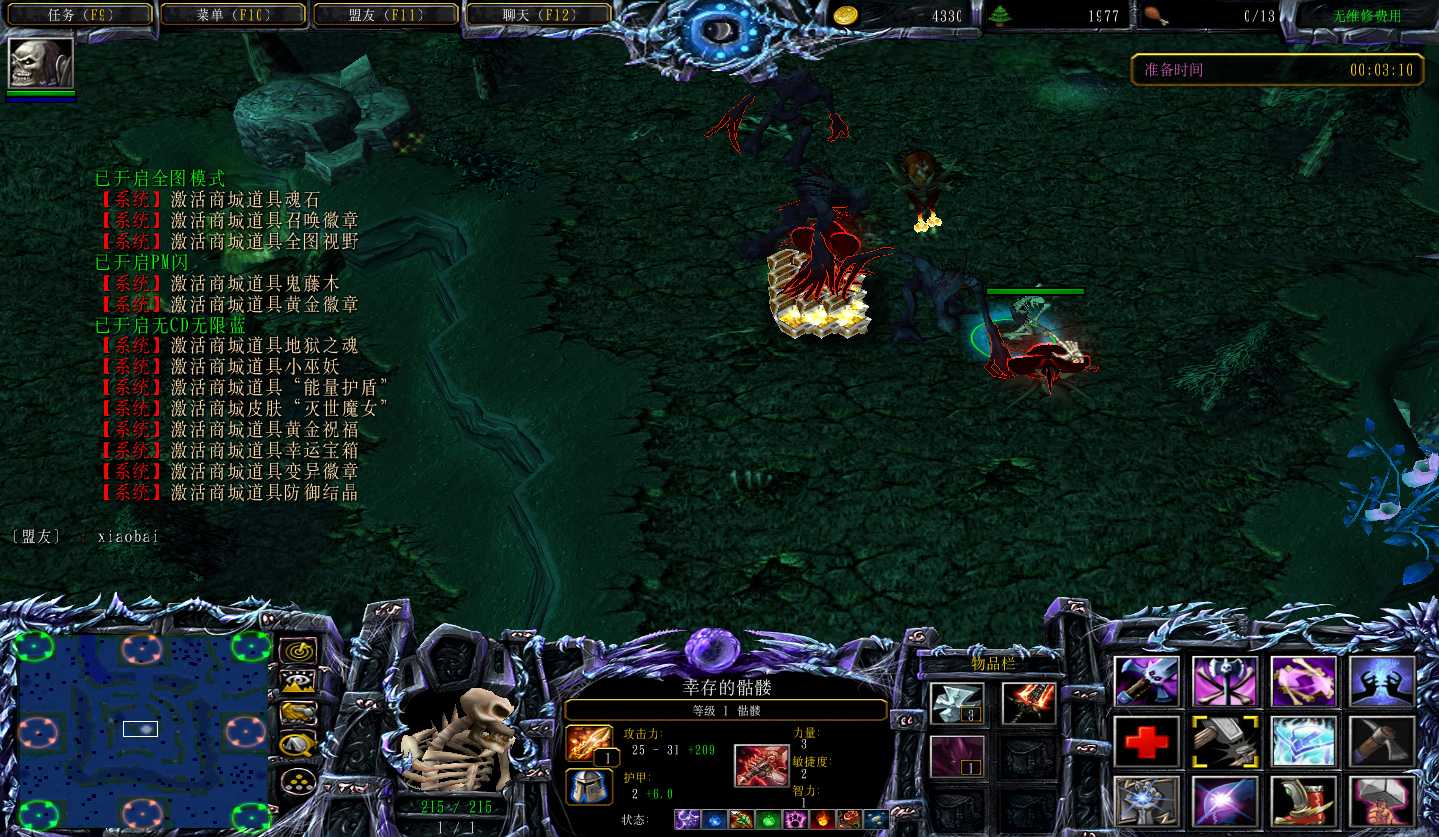Activate the two hands blue energy ability
This screenshot has width=1439, height=837.
coord(1381,681)
